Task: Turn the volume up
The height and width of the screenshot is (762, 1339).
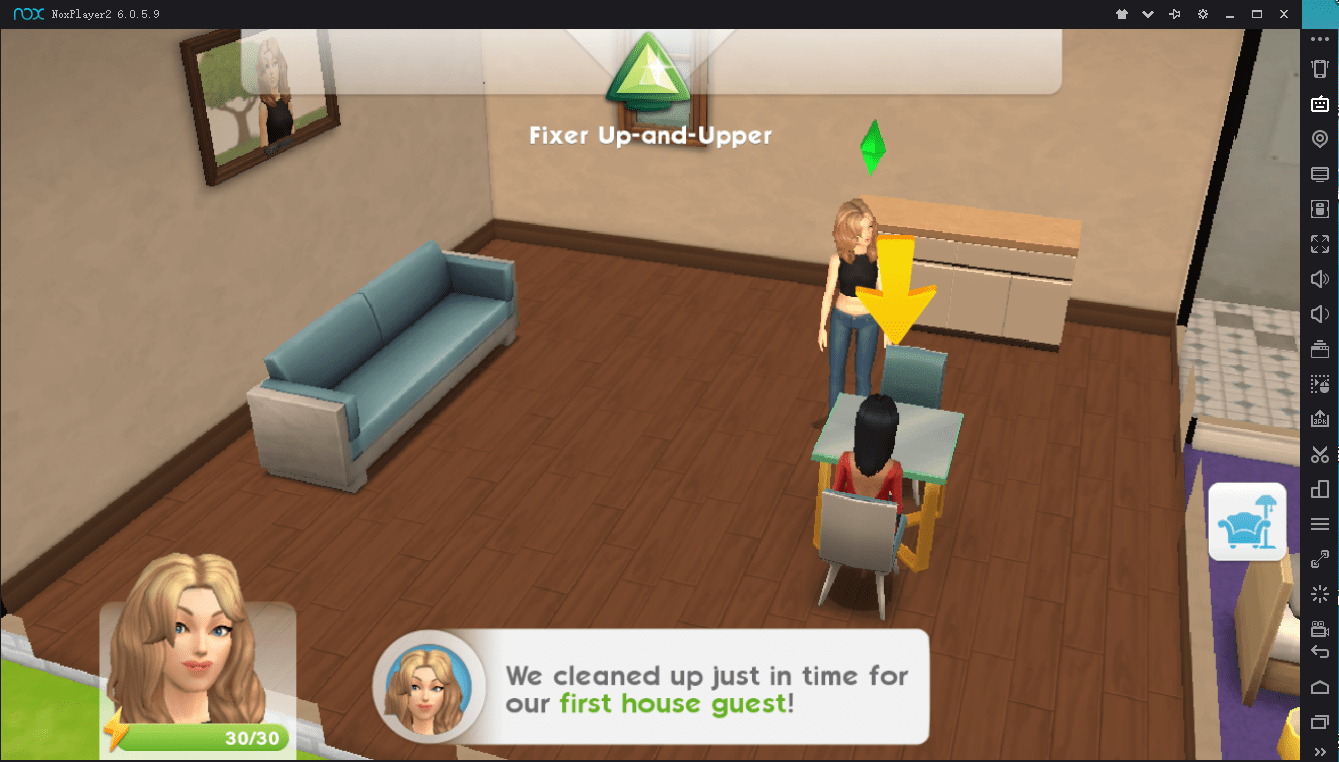Action: (1320, 278)
